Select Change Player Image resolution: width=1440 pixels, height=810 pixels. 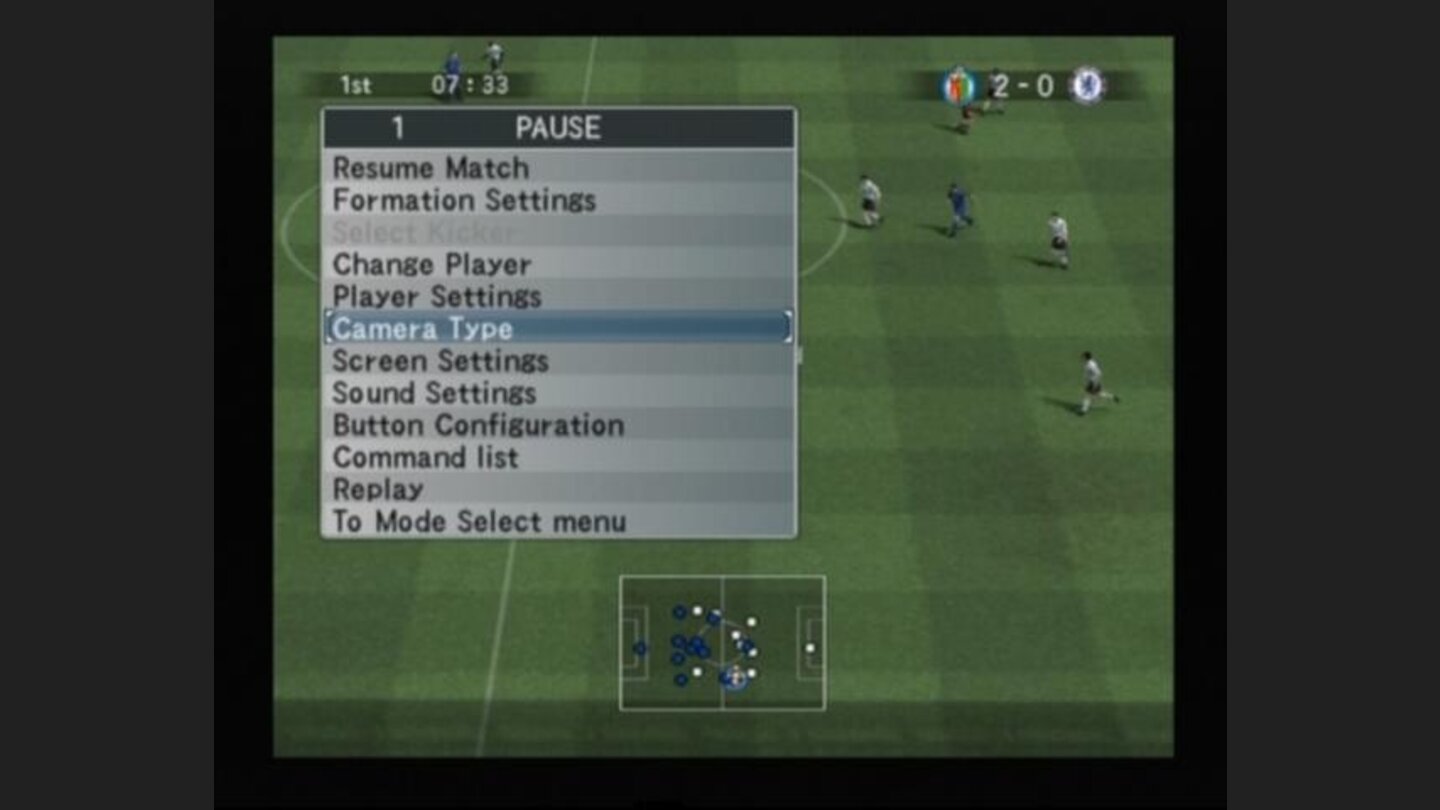click(432, 264)
